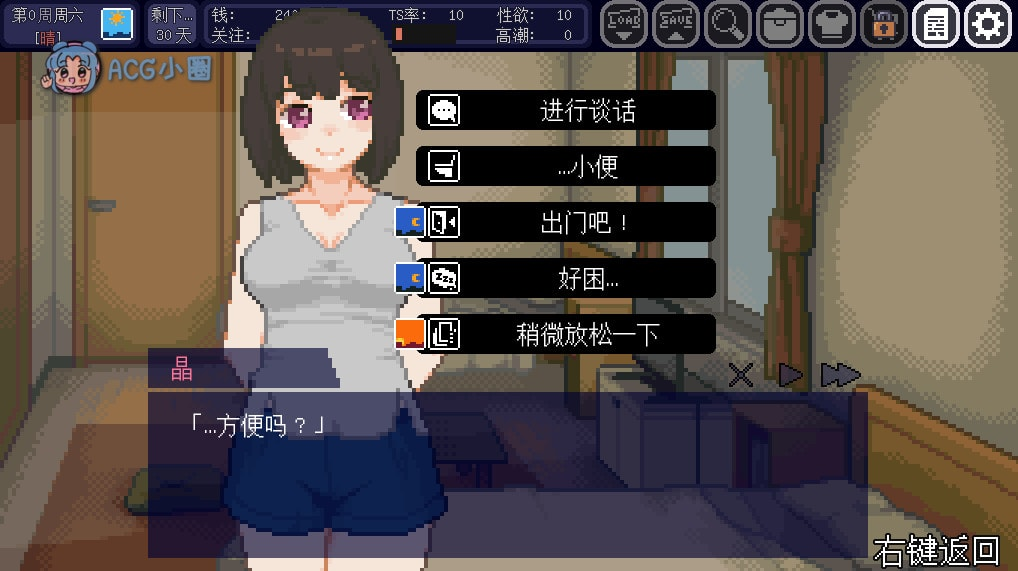Select the ...小便 menu option
The width and height of the screenshot is (1018, 571).
click(x=566, y=166)
